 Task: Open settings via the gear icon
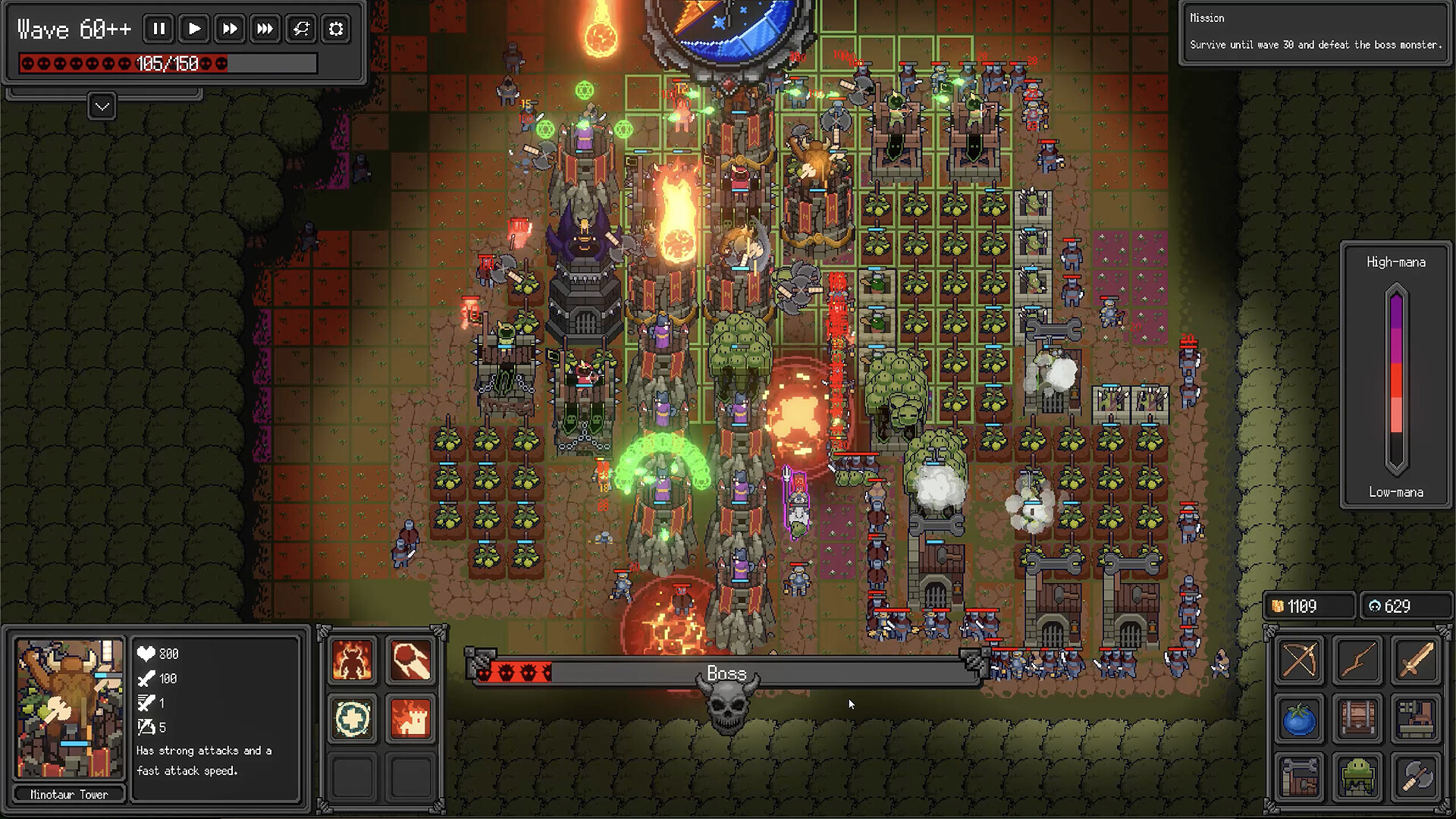(x=336, y=29)
